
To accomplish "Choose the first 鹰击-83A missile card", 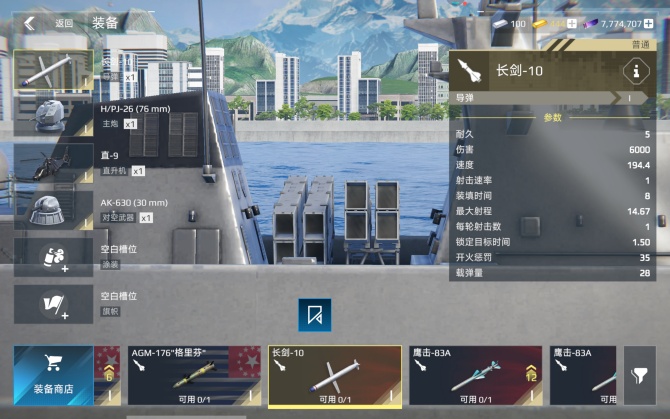I will tap(476, 375).
